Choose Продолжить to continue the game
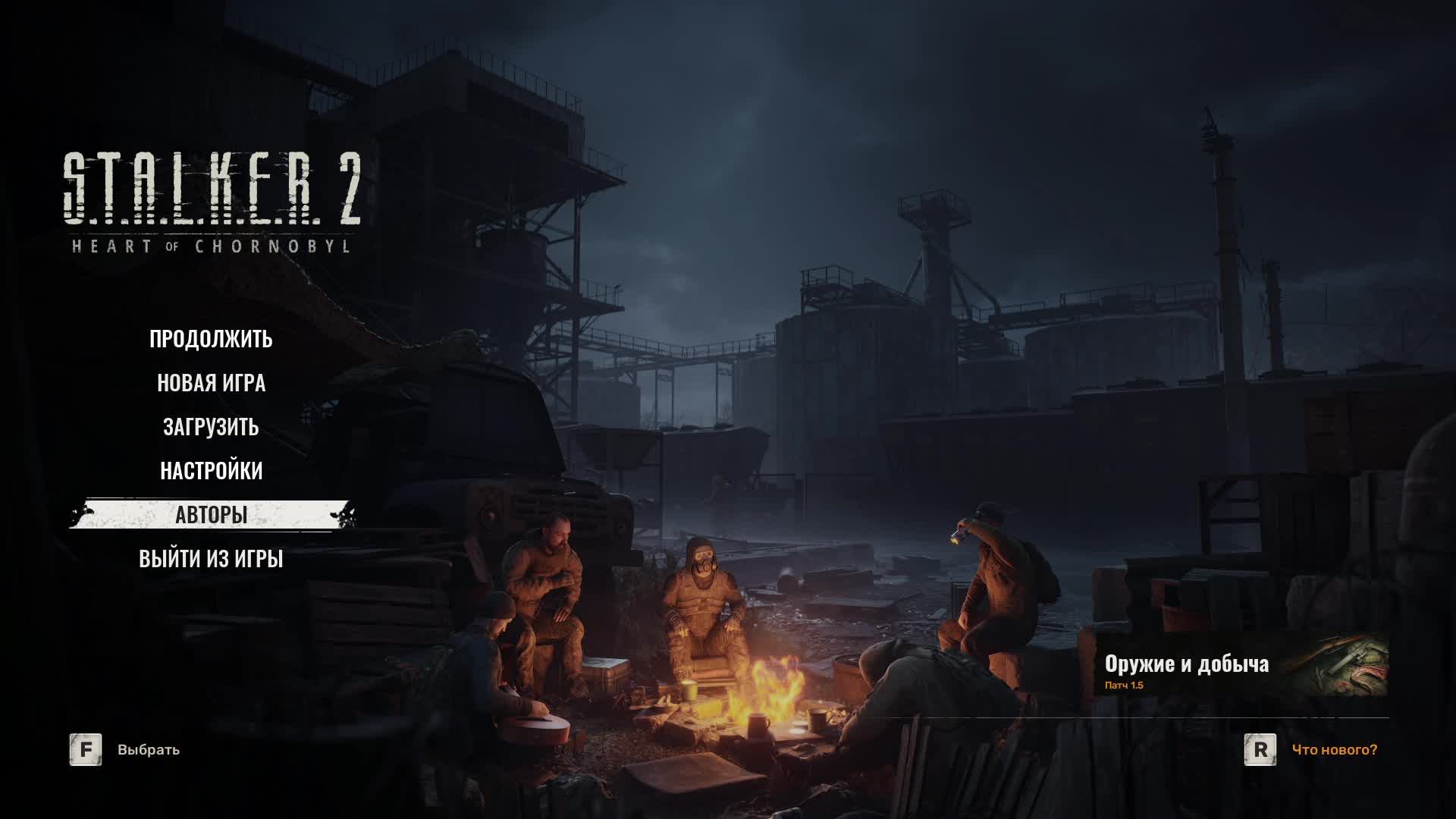Viewport: 1456px width, 819px height. click(211, 339)
